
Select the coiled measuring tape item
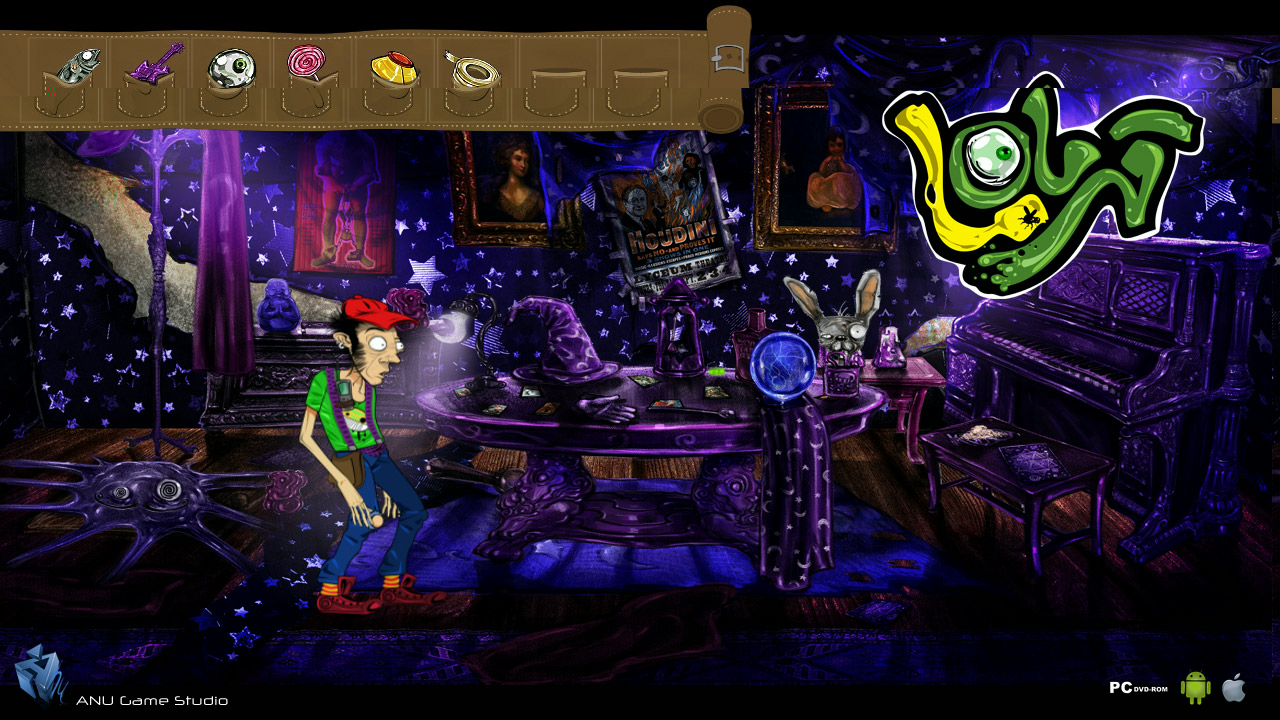(x=471, y=69)
